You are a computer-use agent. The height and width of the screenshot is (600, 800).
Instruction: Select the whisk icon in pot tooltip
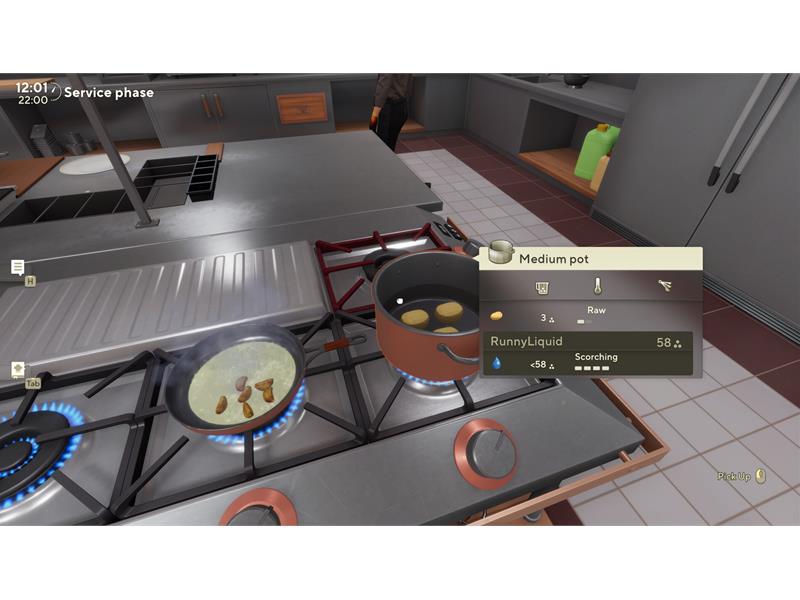tap(664, 287)
